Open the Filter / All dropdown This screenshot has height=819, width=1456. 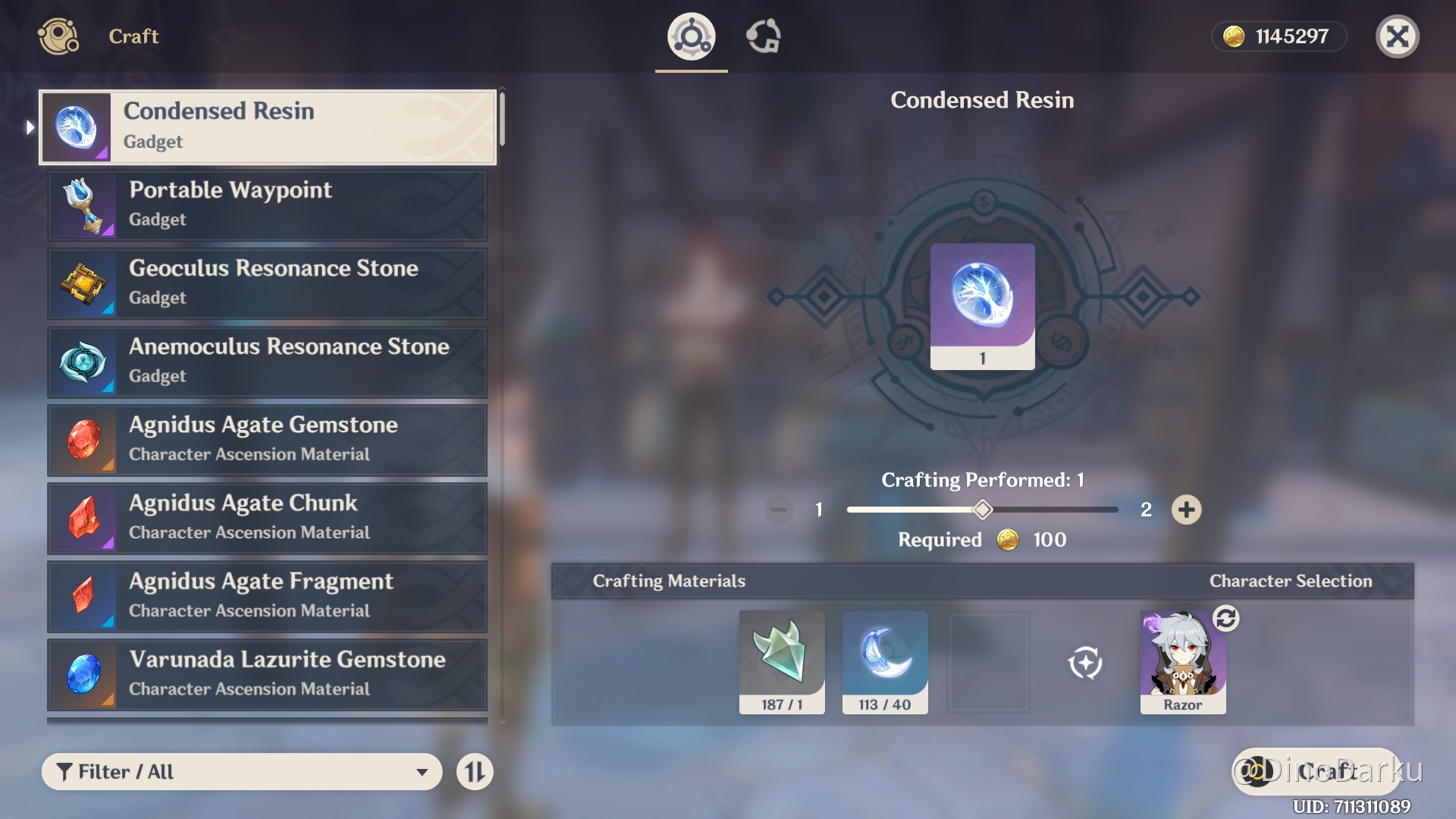pyautogui.click(x=241, y=771)
